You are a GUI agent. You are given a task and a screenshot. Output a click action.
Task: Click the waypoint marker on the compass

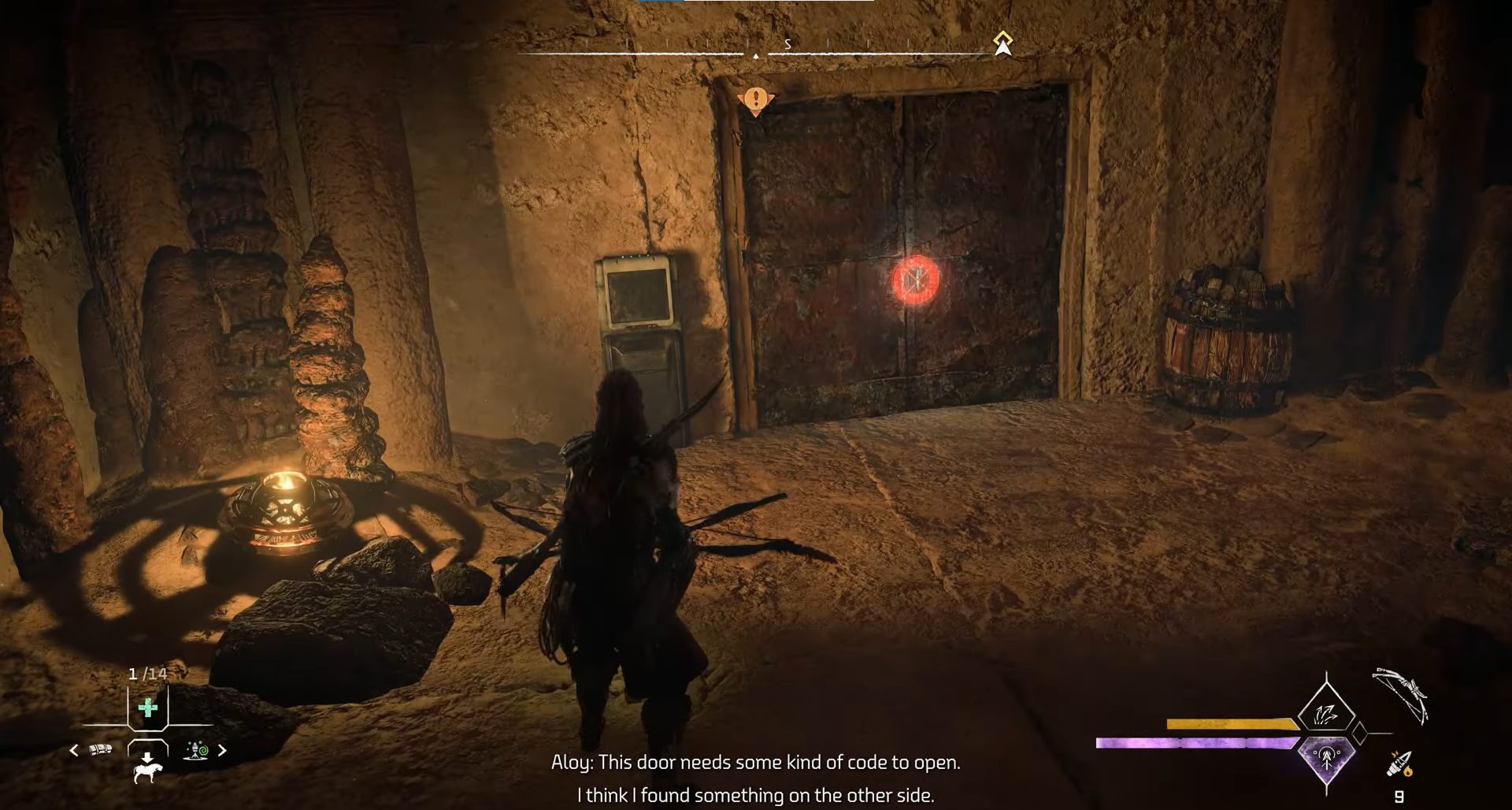[1002, 43]
